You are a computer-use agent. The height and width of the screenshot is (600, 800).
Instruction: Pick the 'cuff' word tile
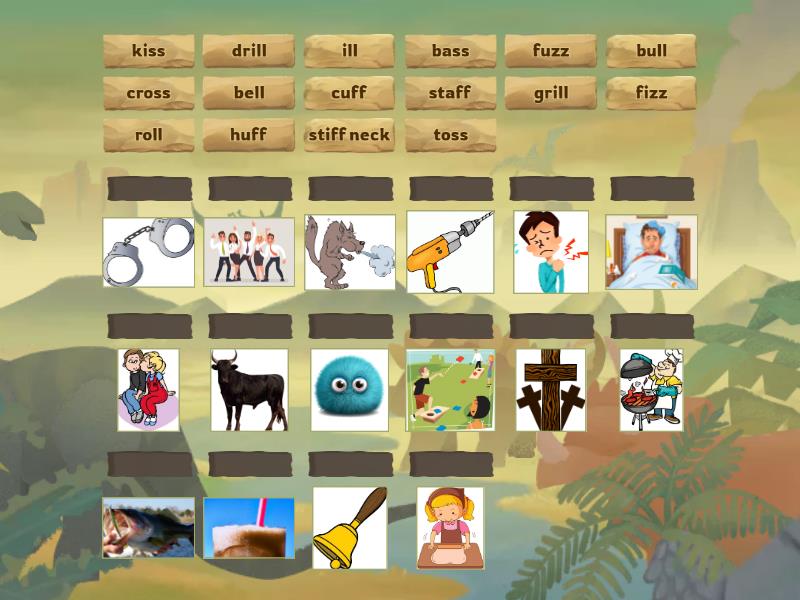click(x=350, y=93)
